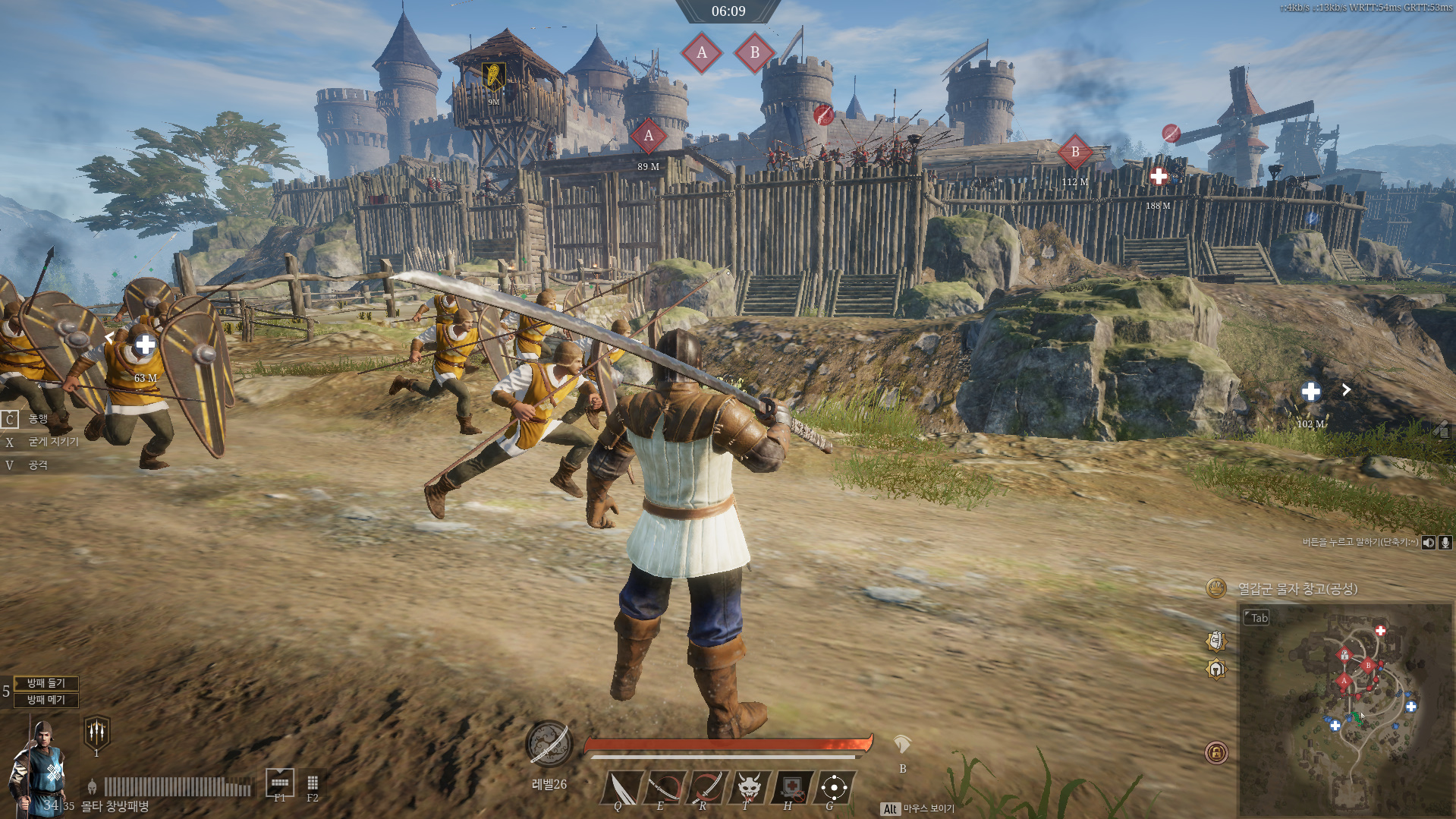Select the spearman unit portrait

[38, 767]
